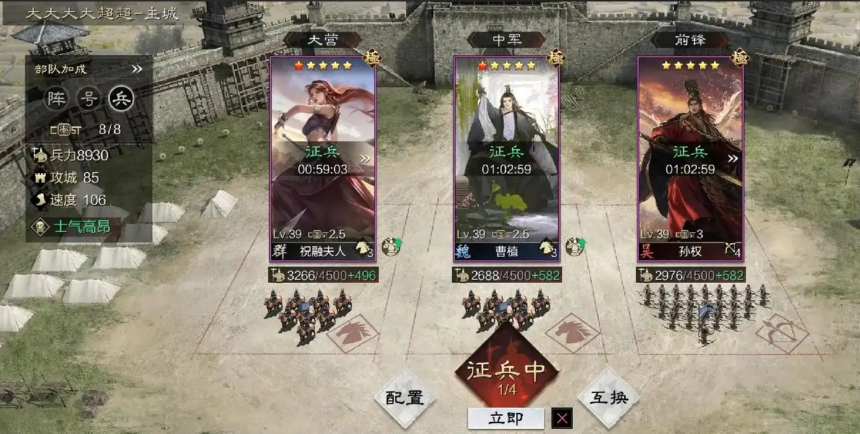Switch to the 号 tab
This screenshot has width=860, height=434.
(x=89, y=97)
